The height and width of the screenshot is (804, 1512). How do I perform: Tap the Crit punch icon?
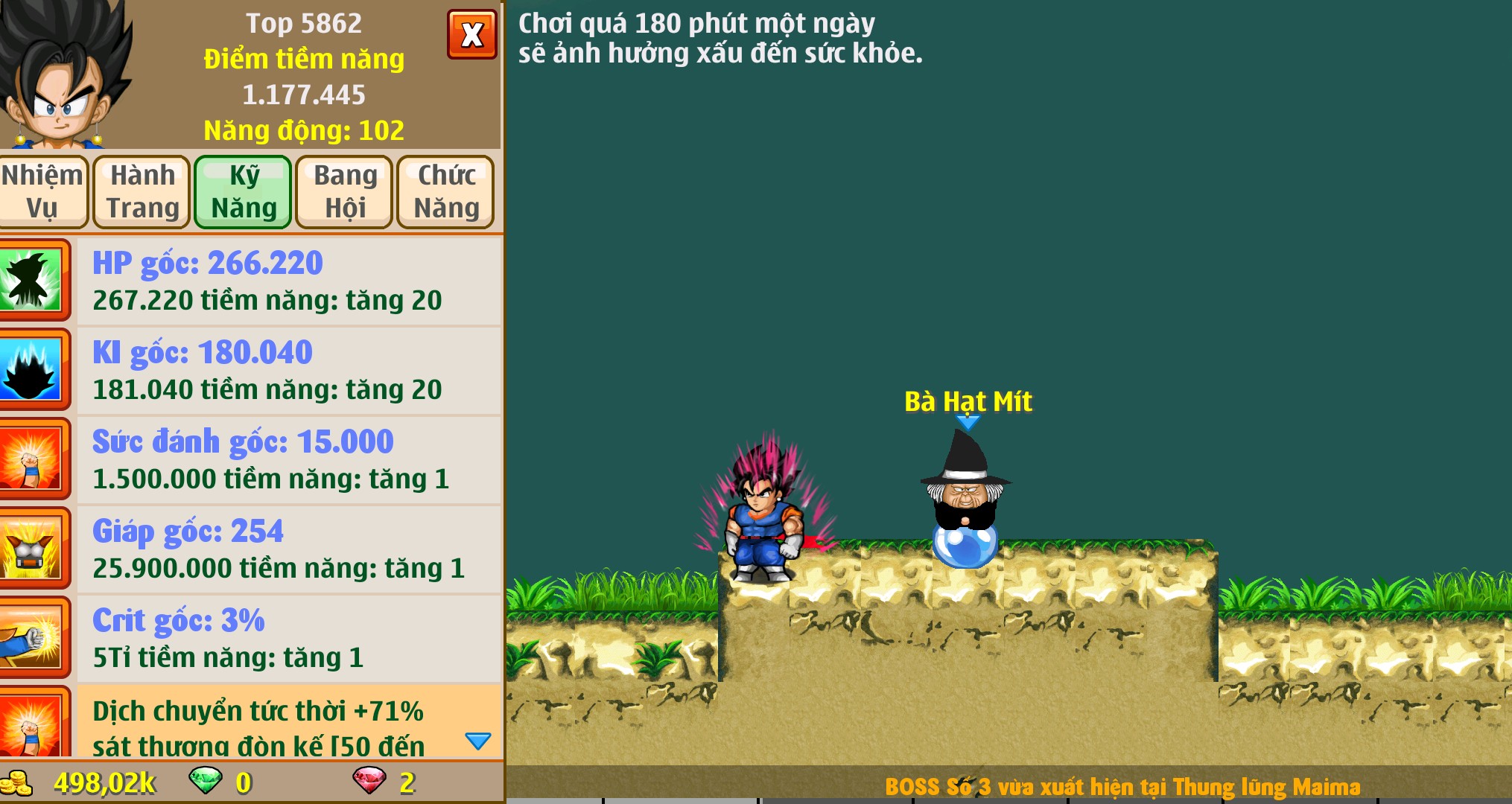[x=32, y=639]
